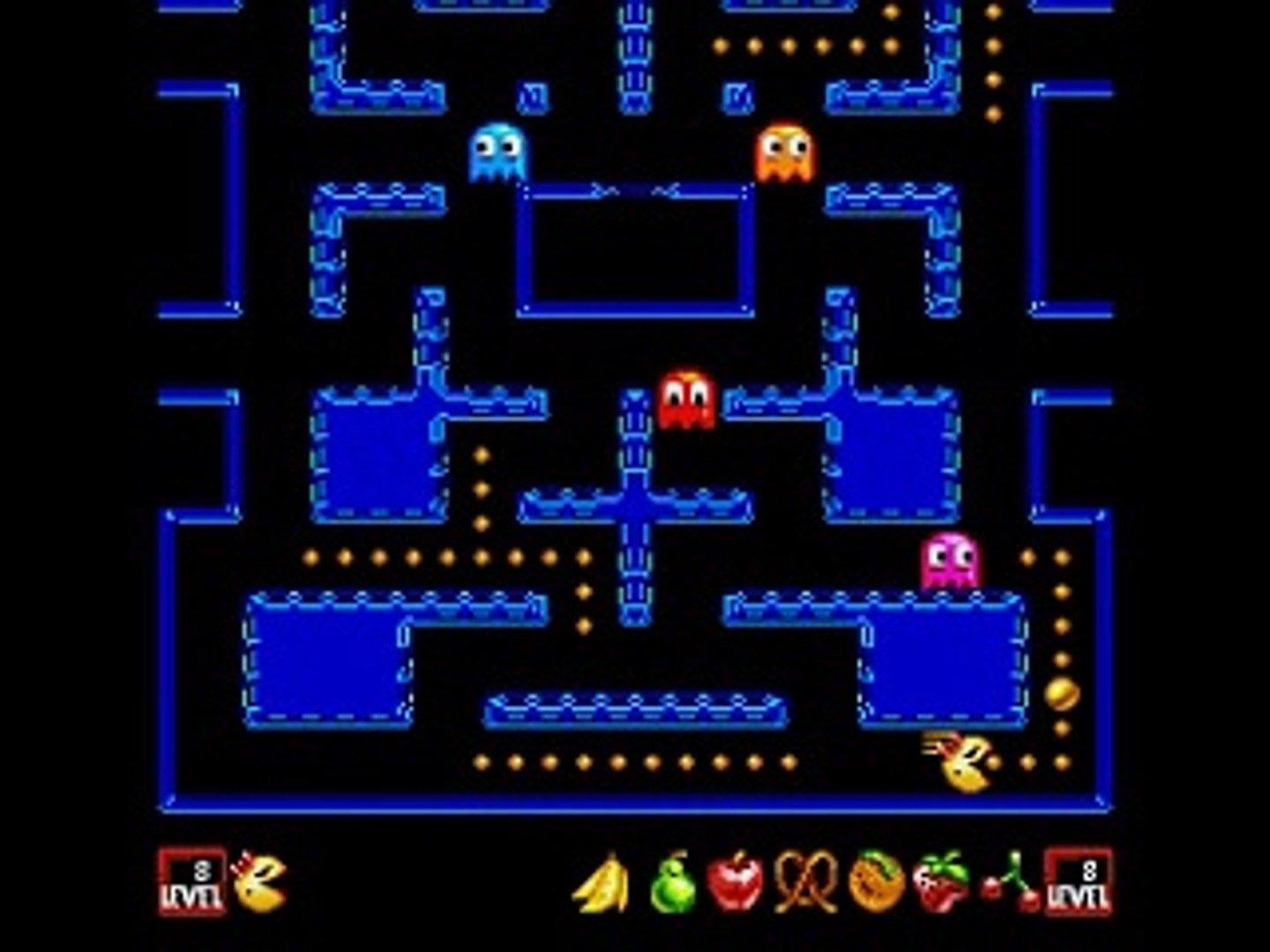This screenshot has height=952, width=1270.
Task: Click the orange ghost Clyde
Action: 787,150
